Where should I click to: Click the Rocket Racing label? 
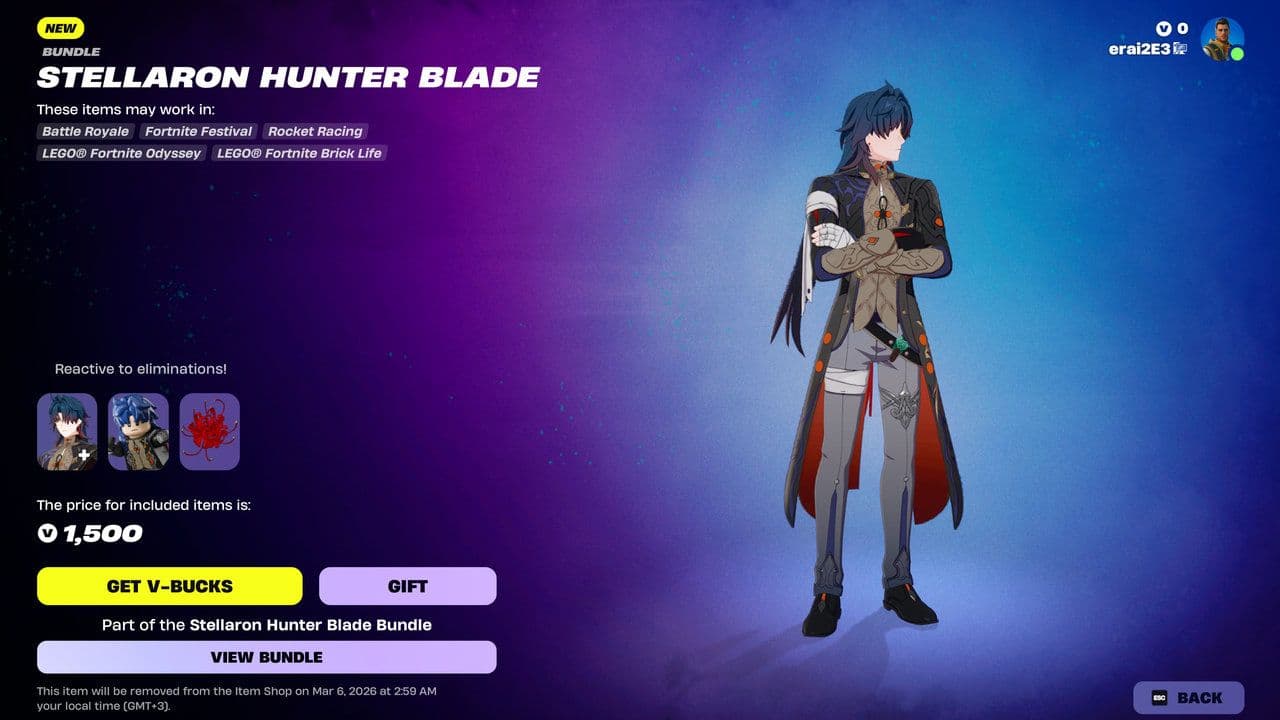coord(315,131)
